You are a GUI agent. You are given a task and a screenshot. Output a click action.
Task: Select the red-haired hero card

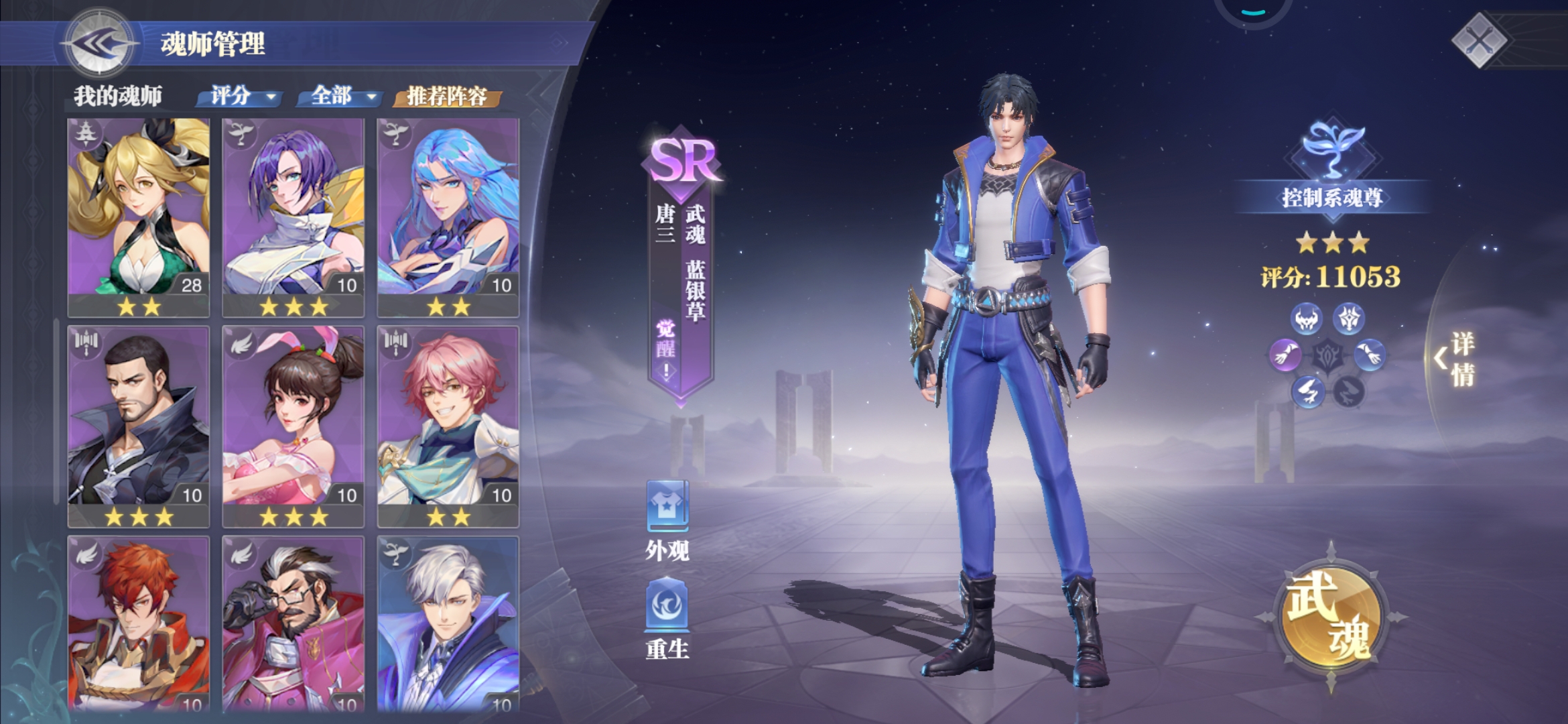[139, 623]
